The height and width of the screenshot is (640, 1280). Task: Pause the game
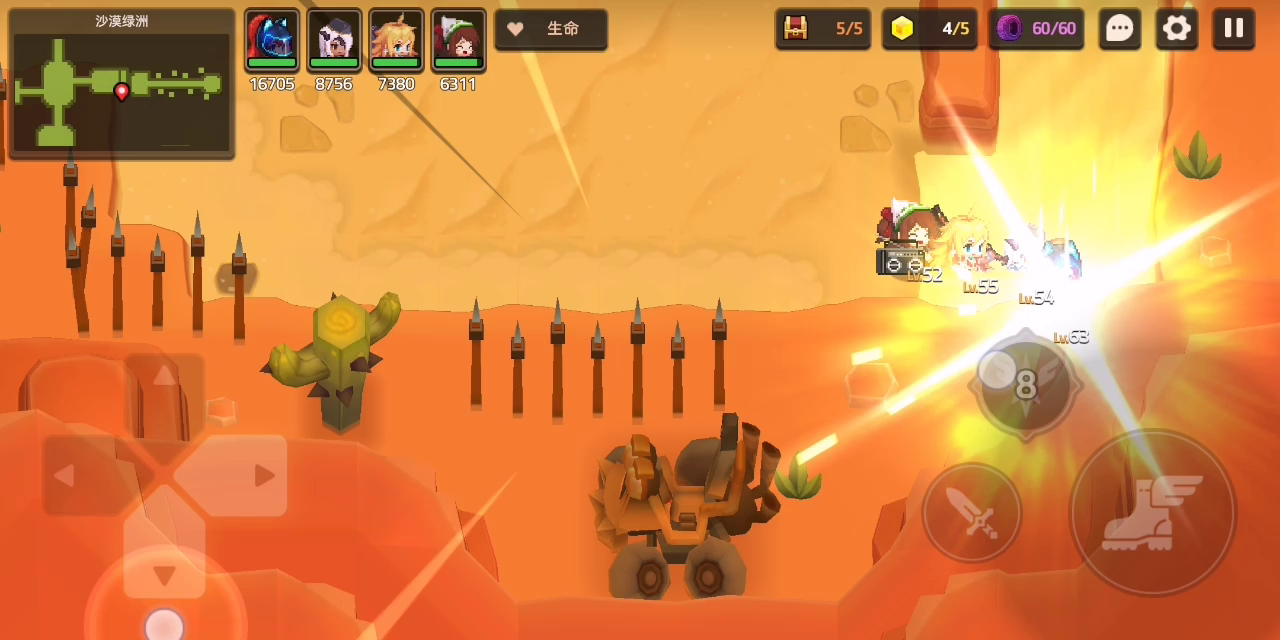coord(1234,29)
